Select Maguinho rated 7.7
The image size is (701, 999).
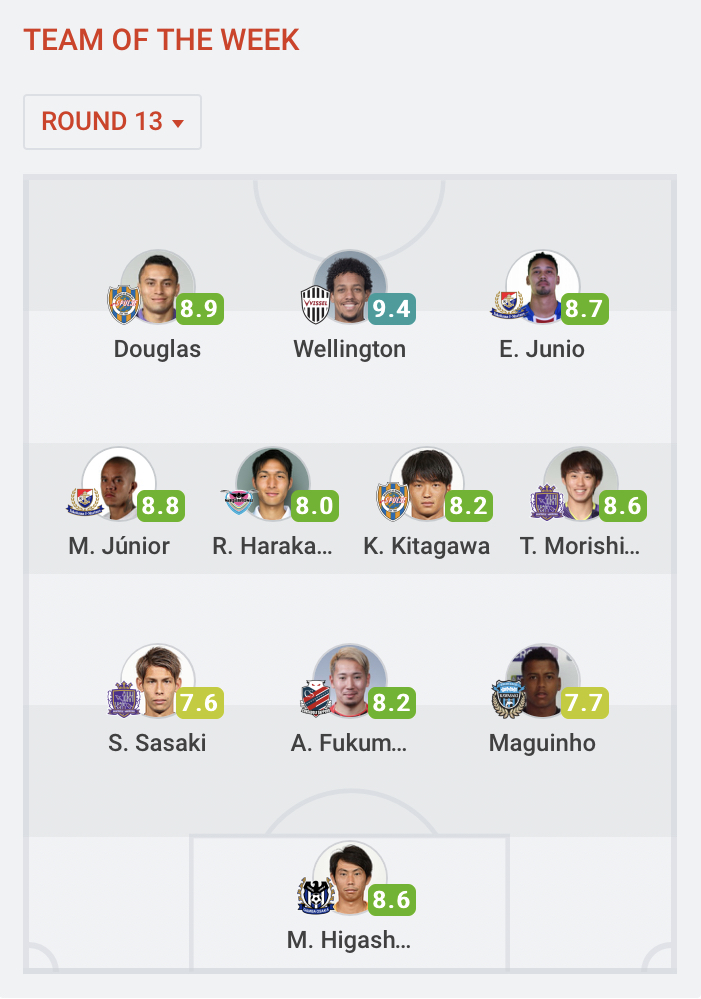click(x=543, y=682)
